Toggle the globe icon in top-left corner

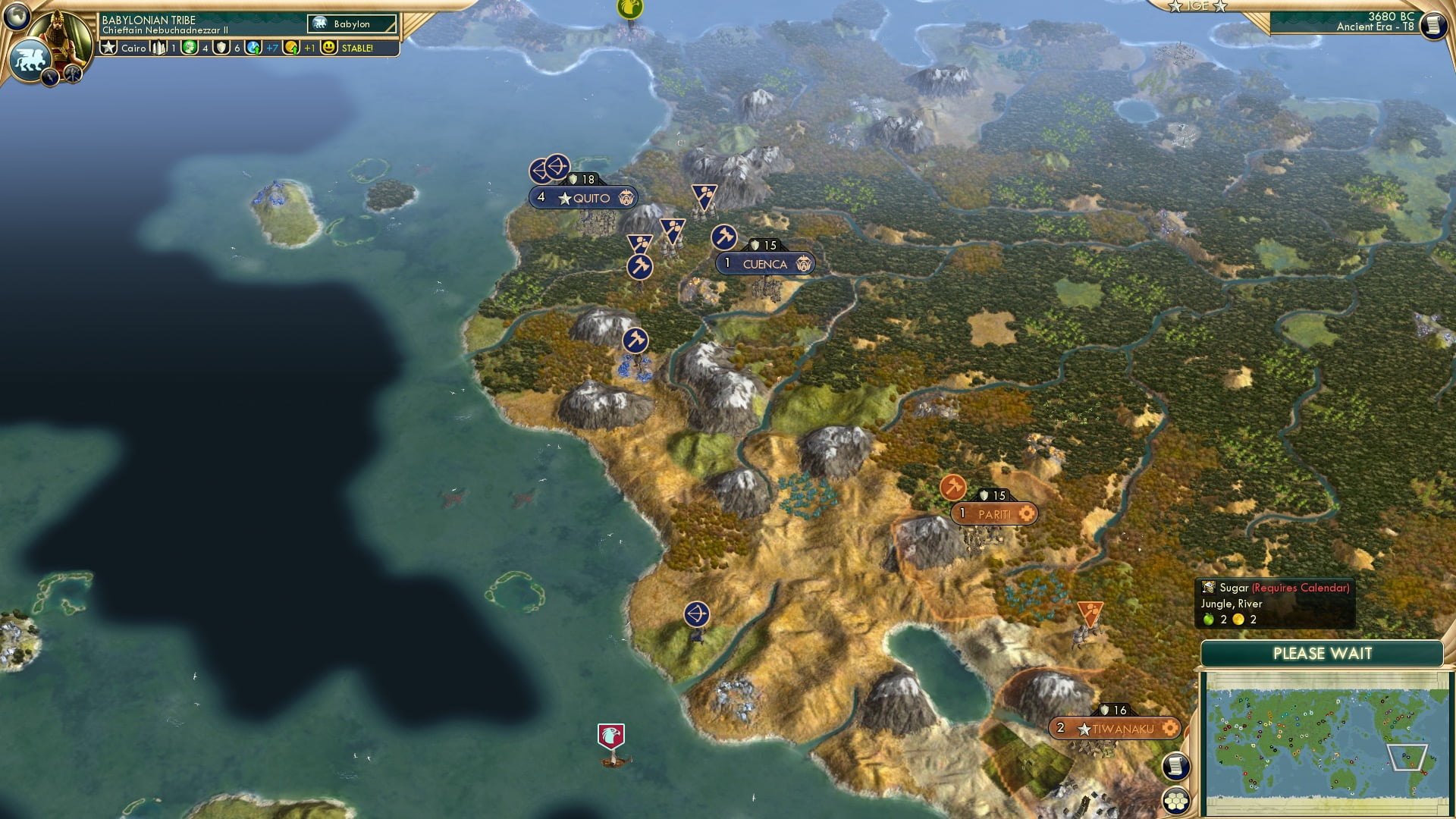pyautogui.click(x=15, y=15)
